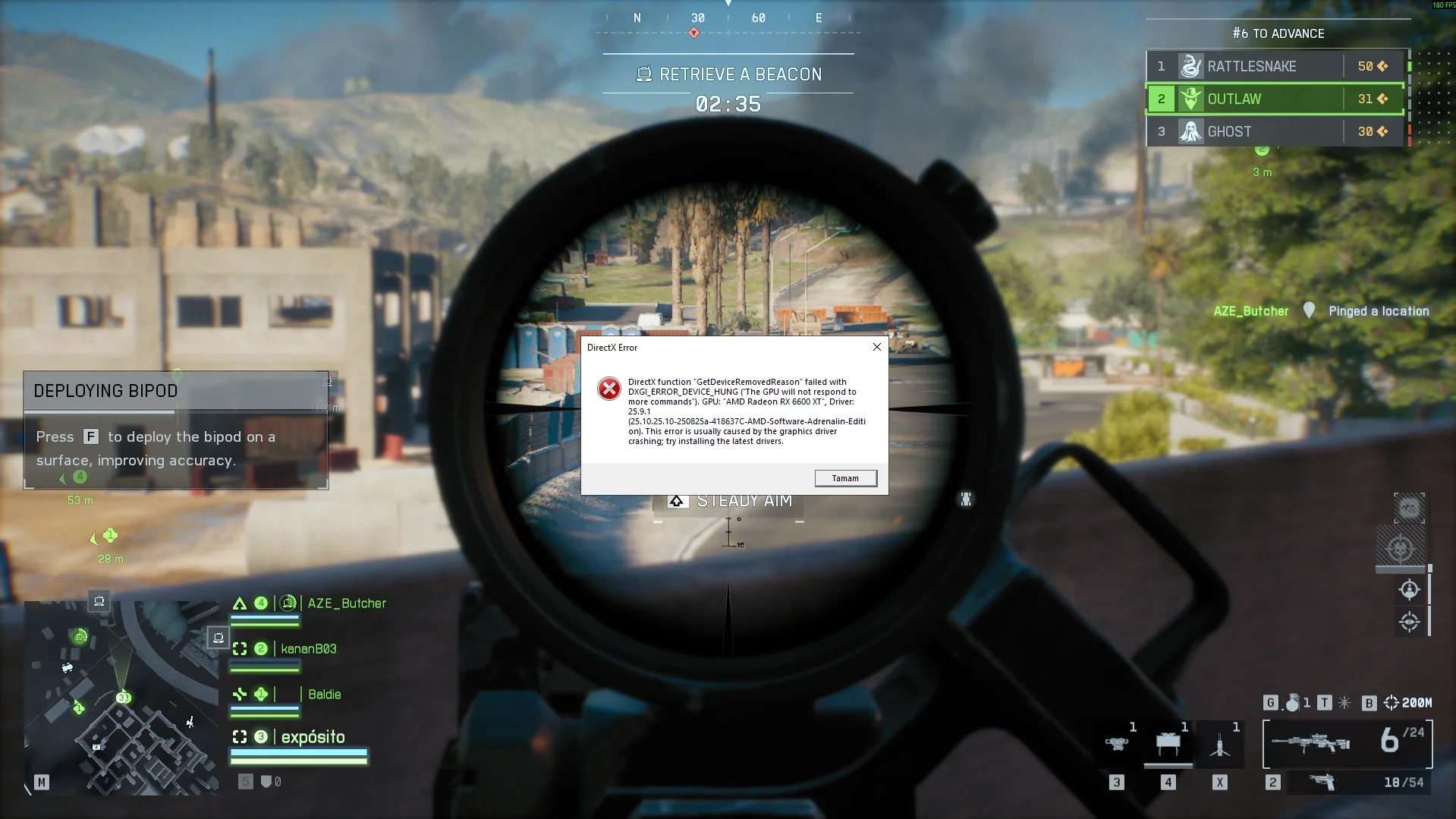Select the grenade icon

pos(1291,703)
